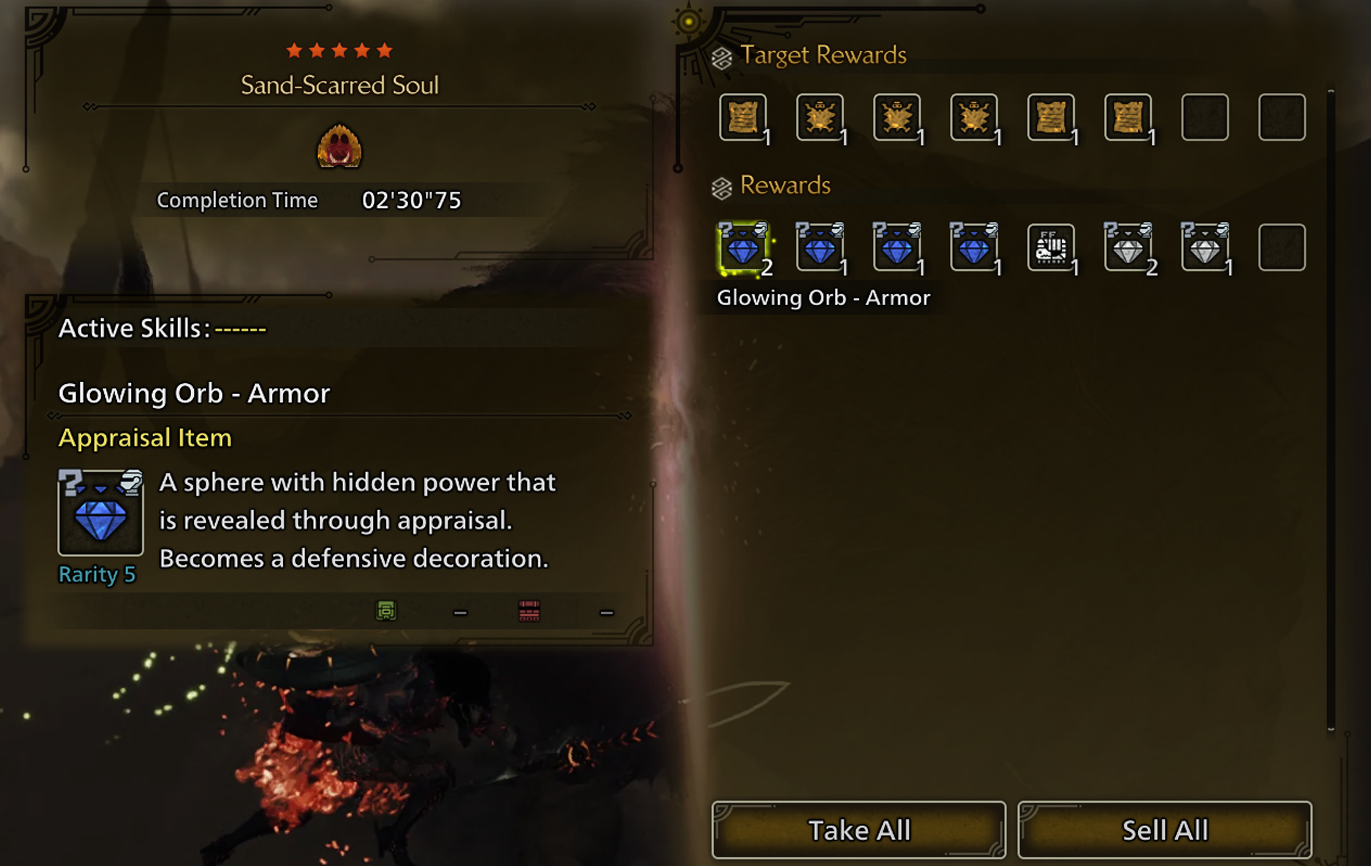Click the red ticket icon near the bottom

tap(528, 610)
